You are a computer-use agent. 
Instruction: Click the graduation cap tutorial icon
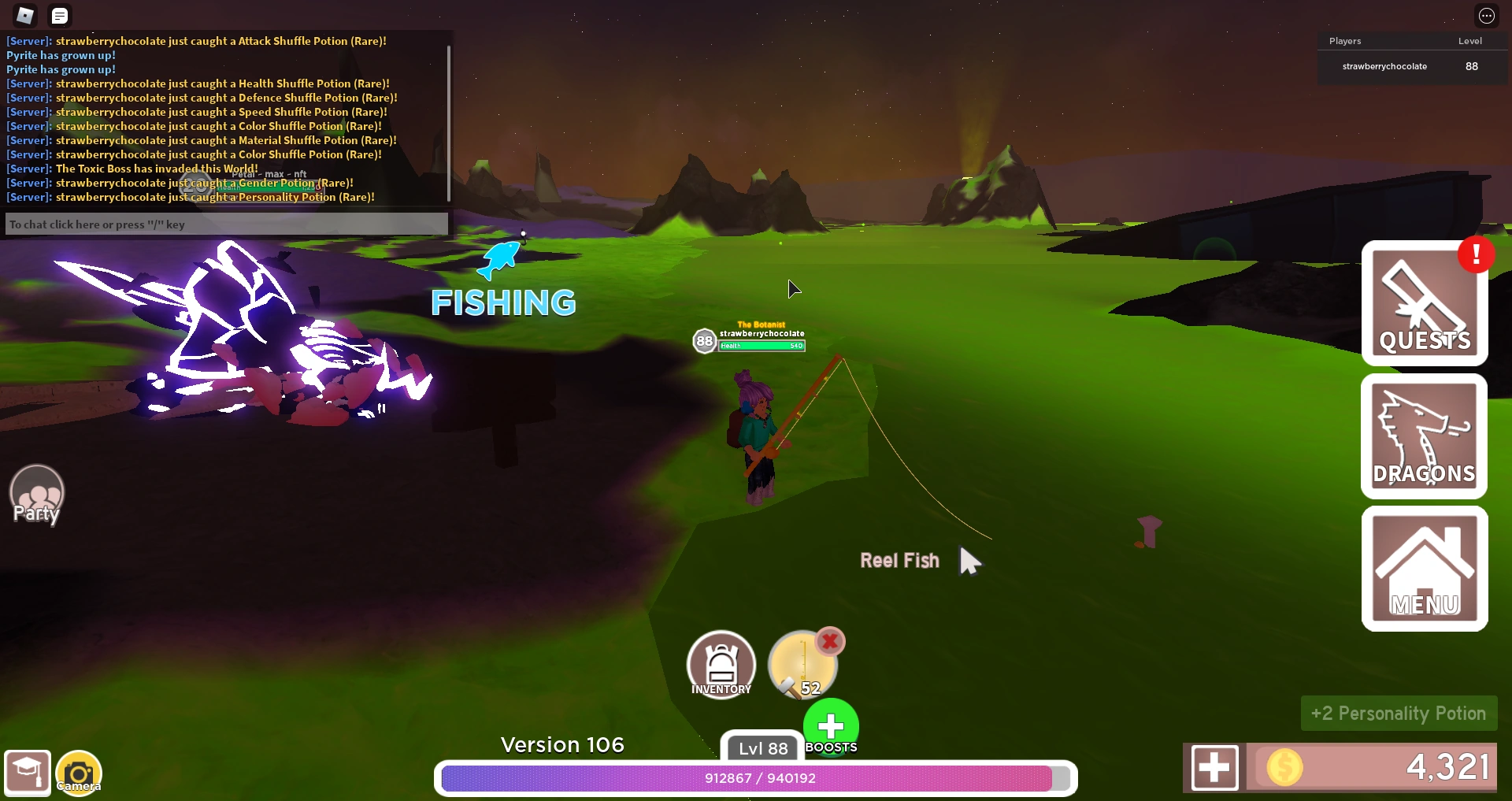[x=28, y=773]
